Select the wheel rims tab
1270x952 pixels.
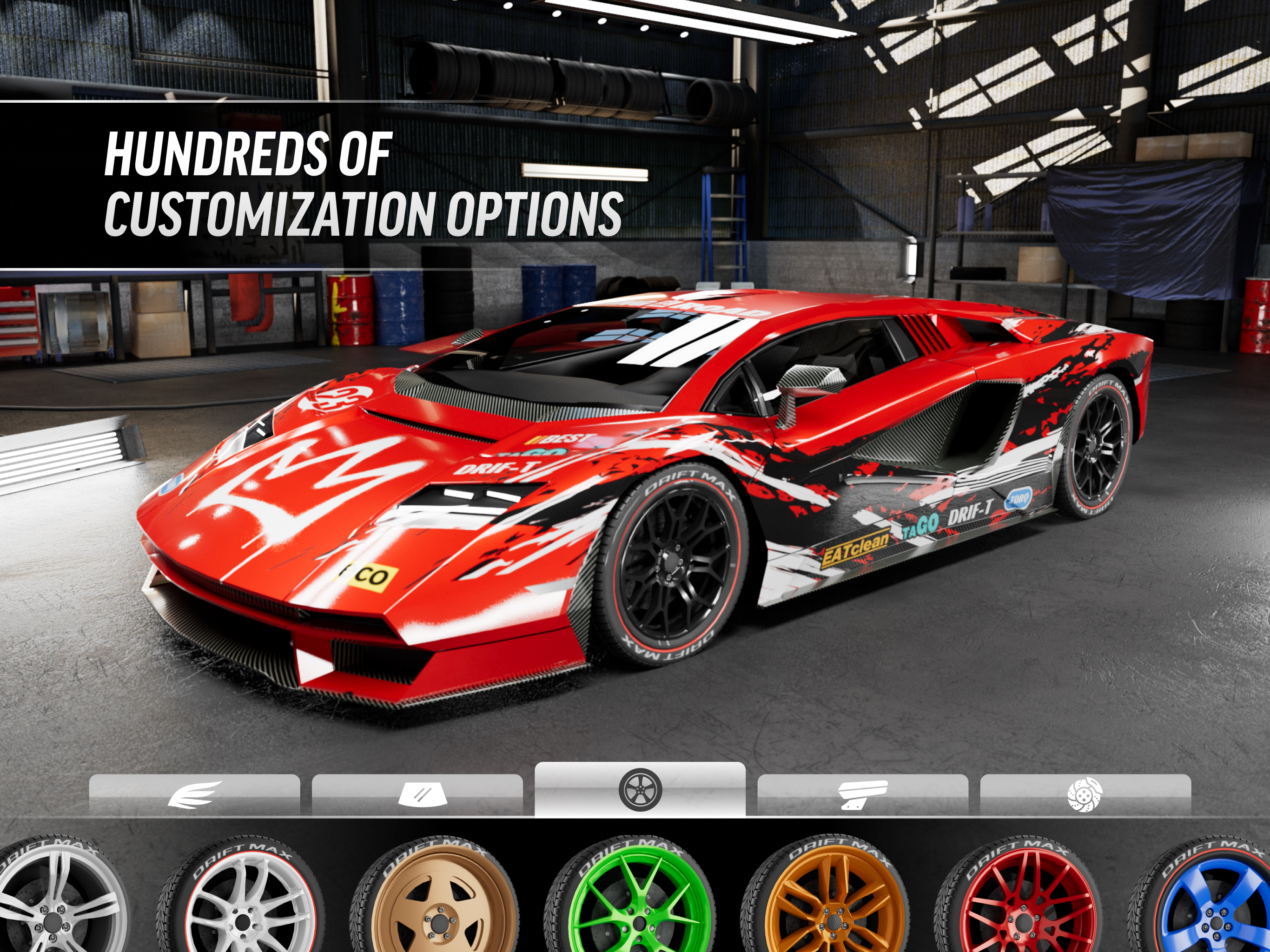coord(640,790)
